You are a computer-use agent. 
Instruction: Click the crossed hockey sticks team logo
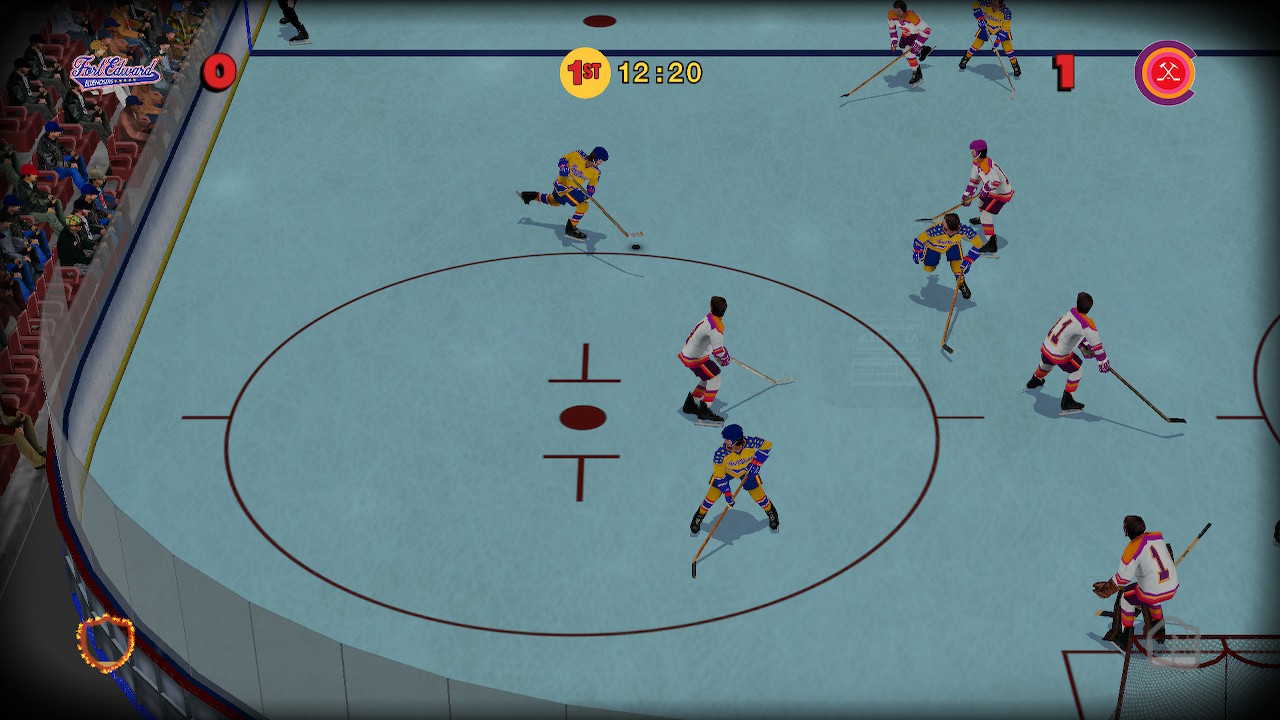point(1163,71)
